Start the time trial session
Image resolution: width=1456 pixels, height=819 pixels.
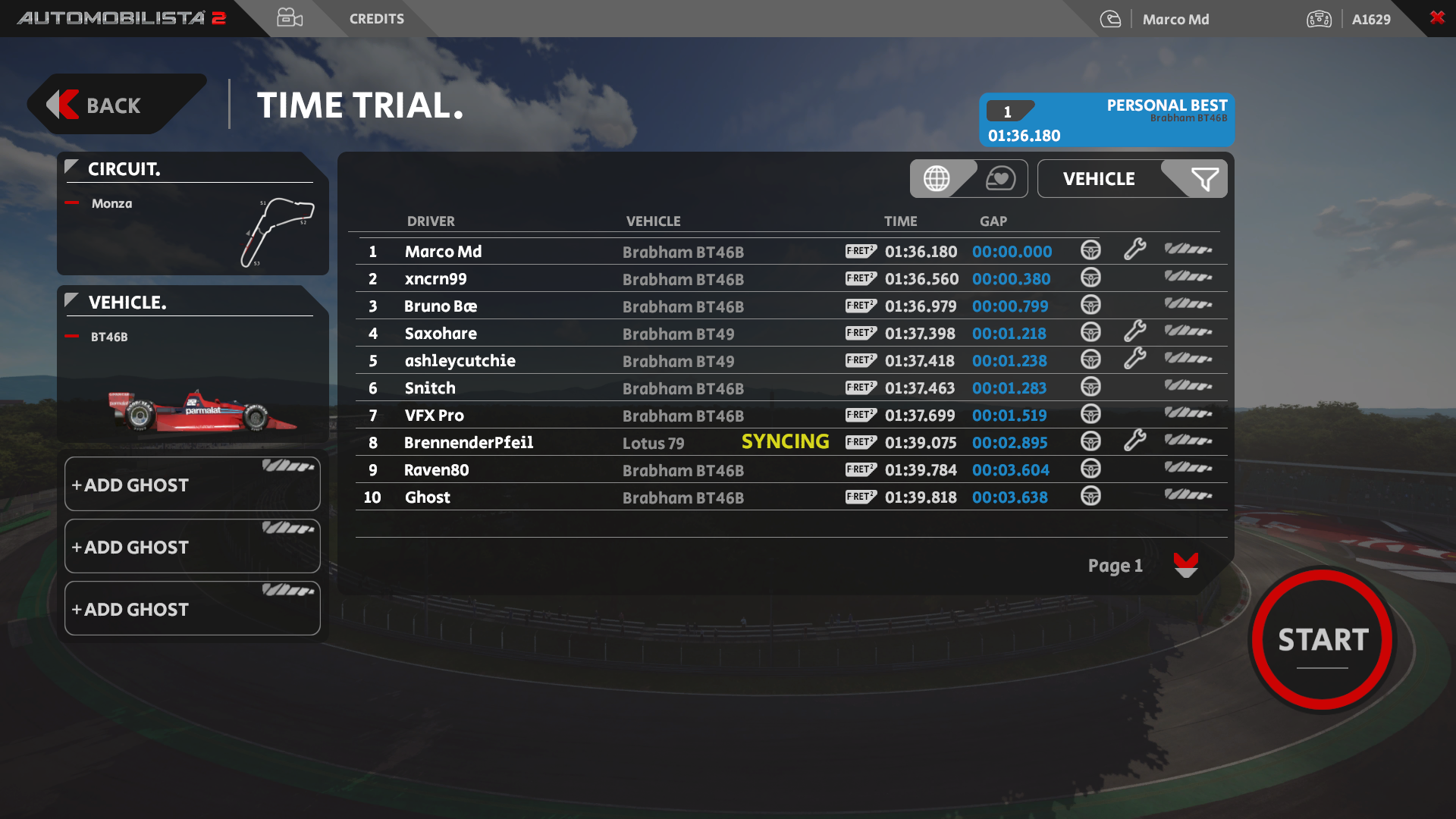[x=1323, y=639]
